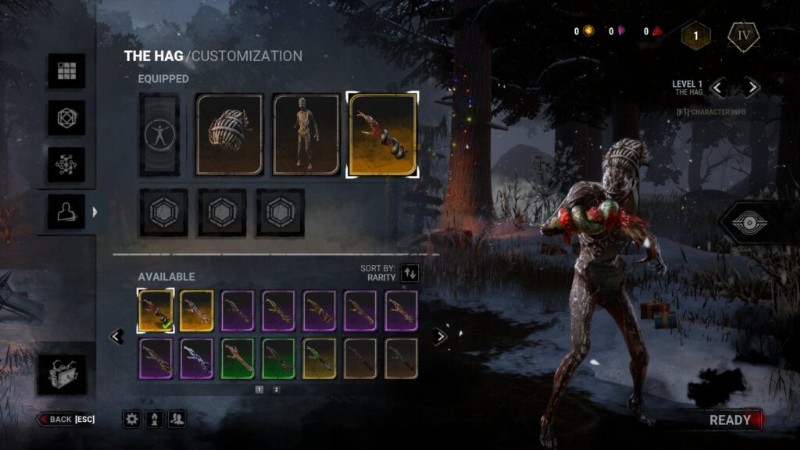
Task: Open the rank IV emblem
Action: tap(743, 36)
